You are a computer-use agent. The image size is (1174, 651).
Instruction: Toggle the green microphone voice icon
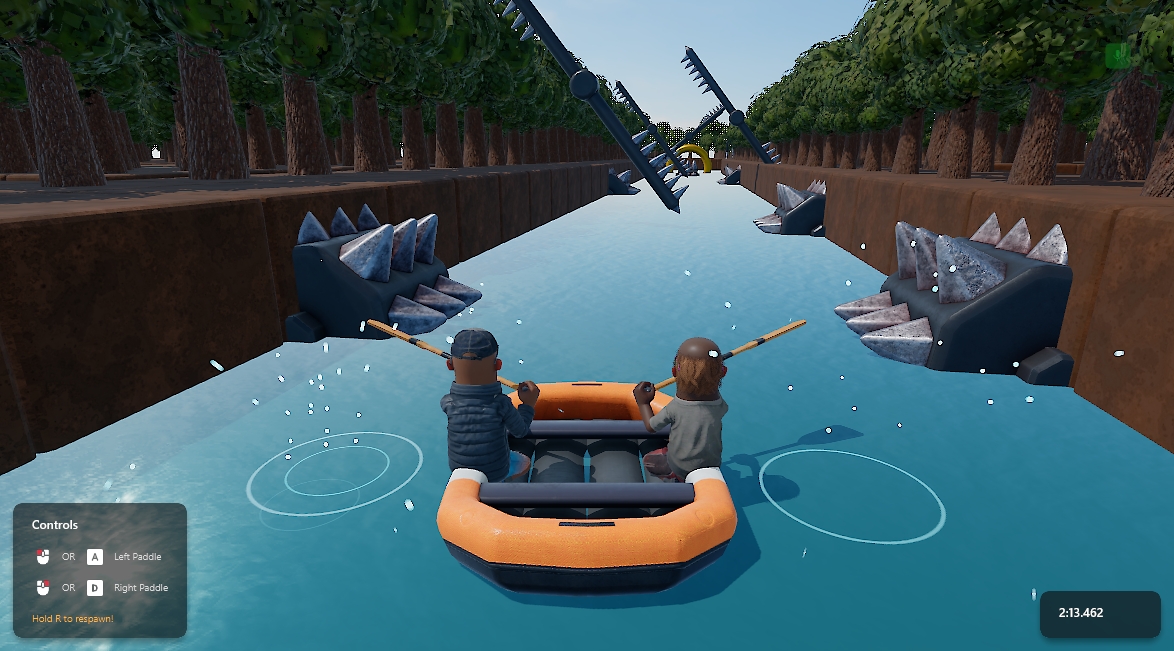tap(1117, 56)
